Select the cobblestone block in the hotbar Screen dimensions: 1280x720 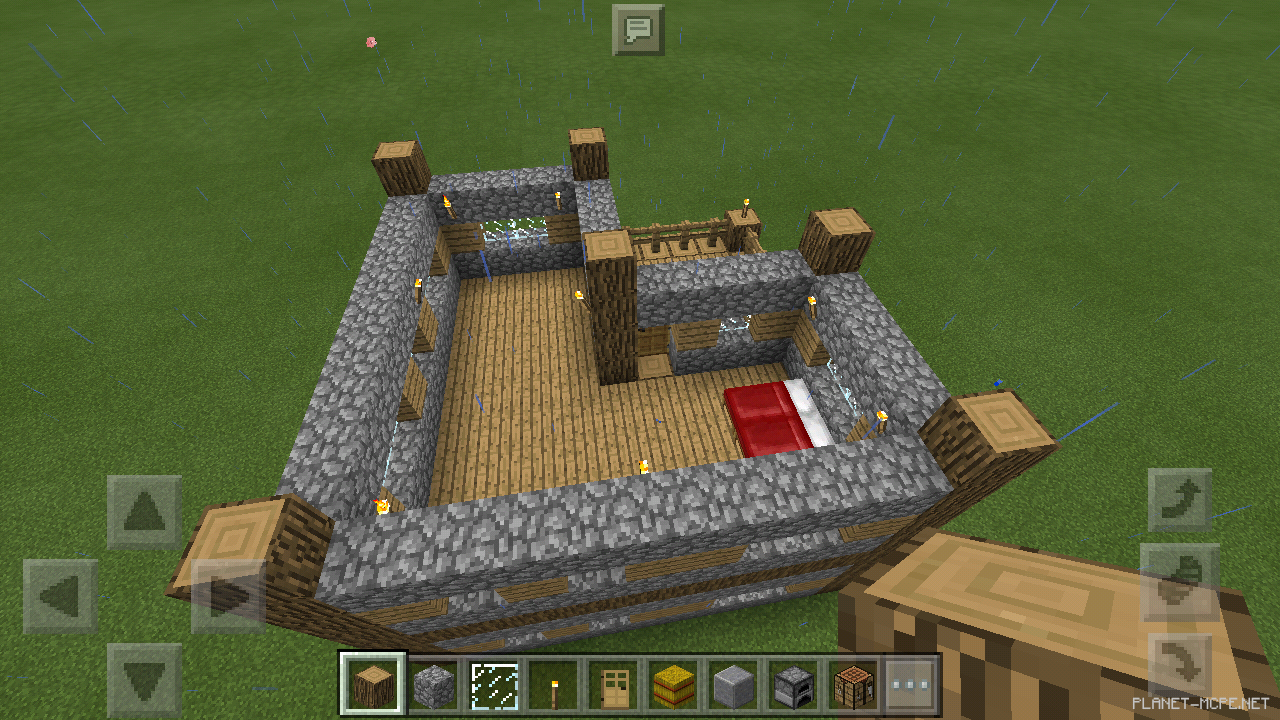tap(433, 683)
